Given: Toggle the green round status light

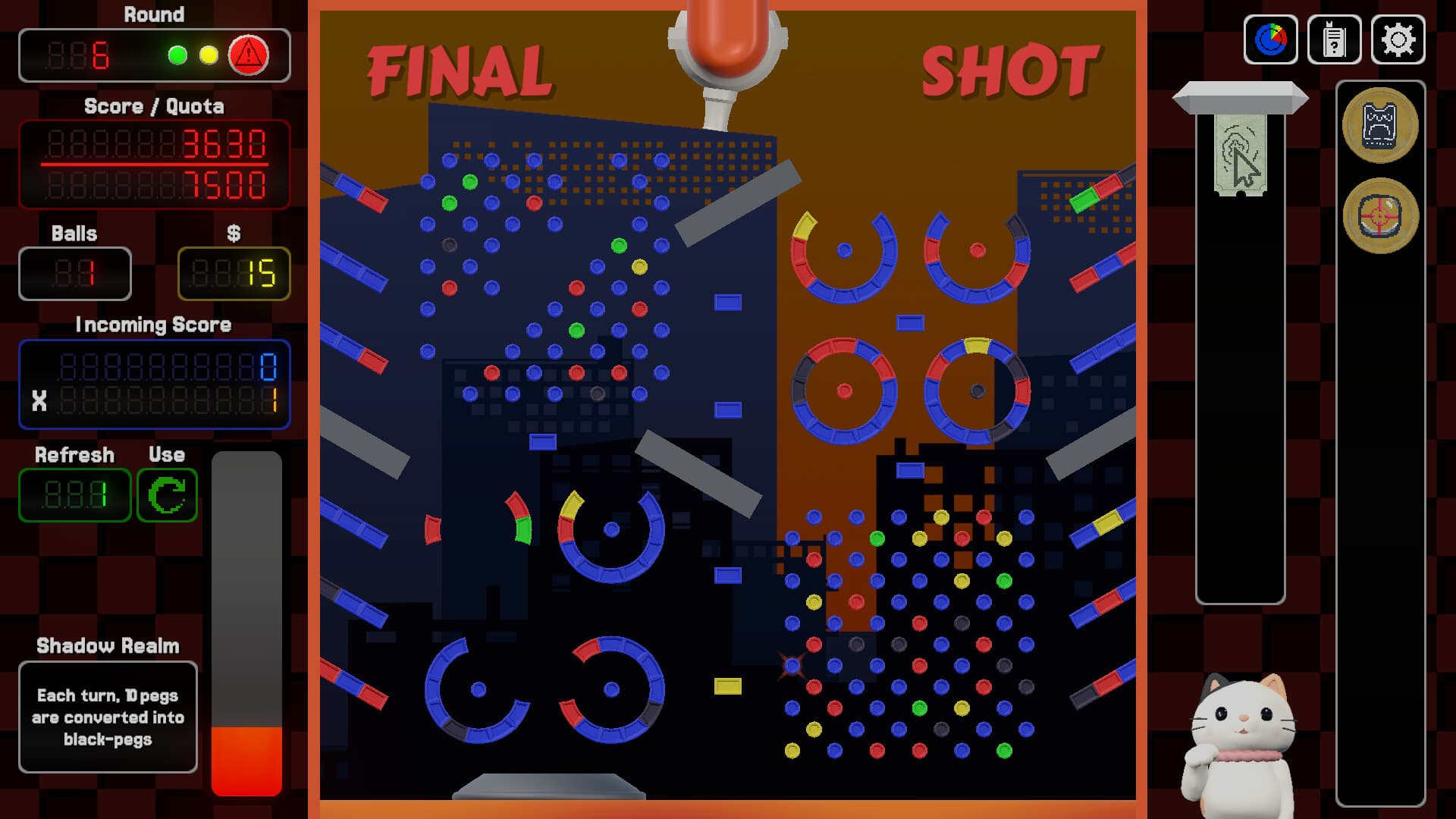Looking at the screenshot, I should pos(176,54).
